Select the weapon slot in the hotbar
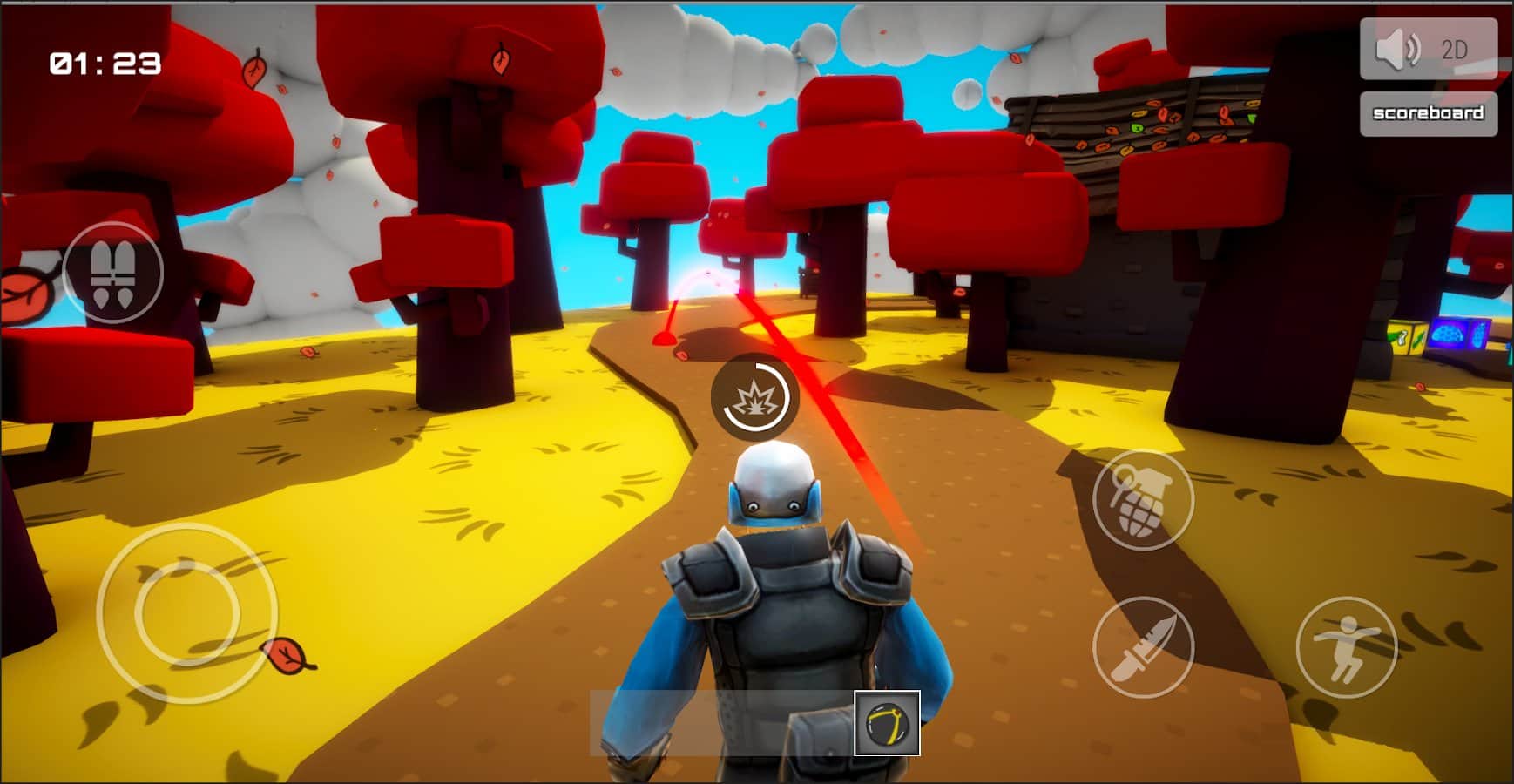The image size is (1514, 784). [887, 723]
